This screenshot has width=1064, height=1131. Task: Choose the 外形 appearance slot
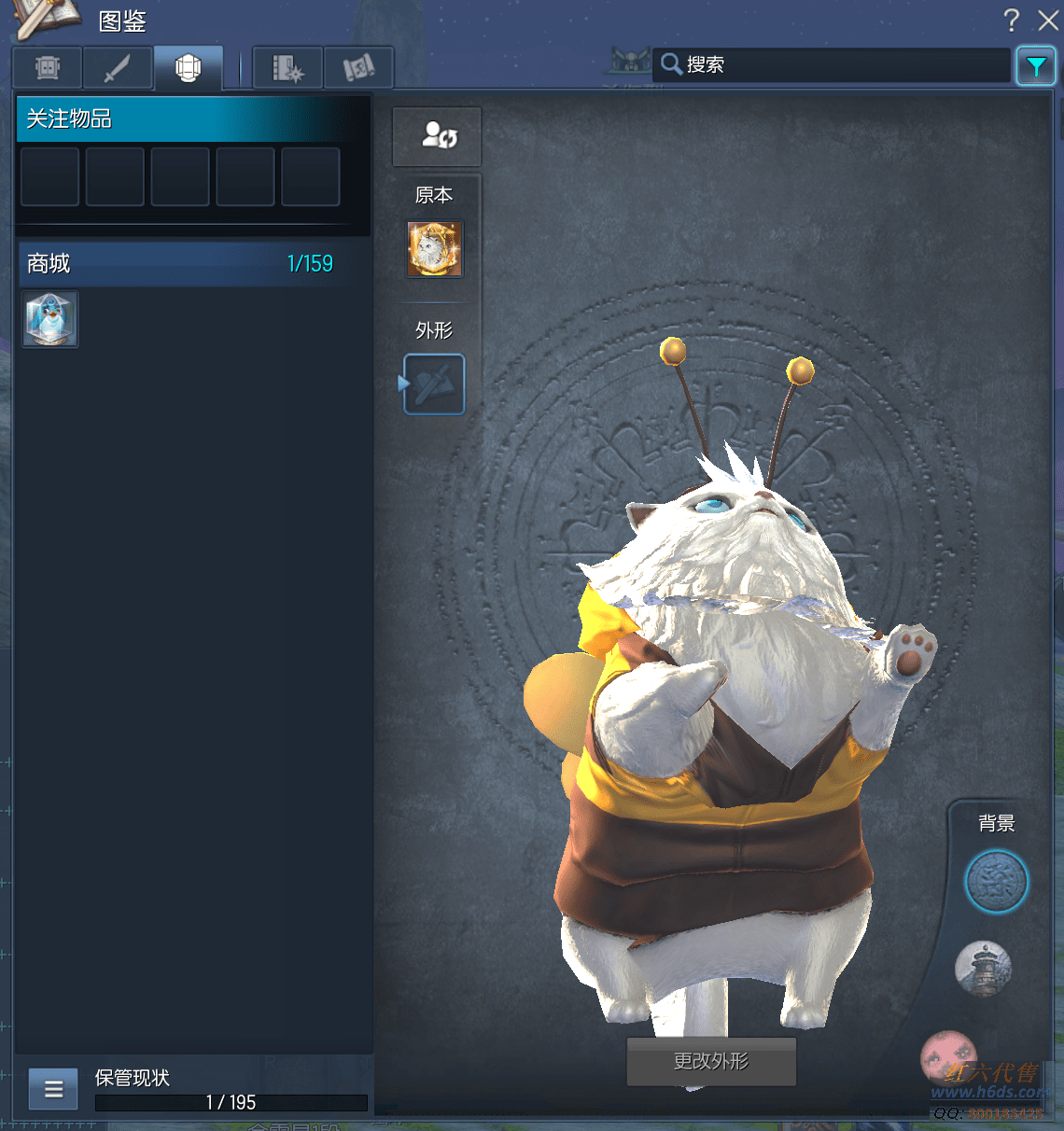pos(434,384)
